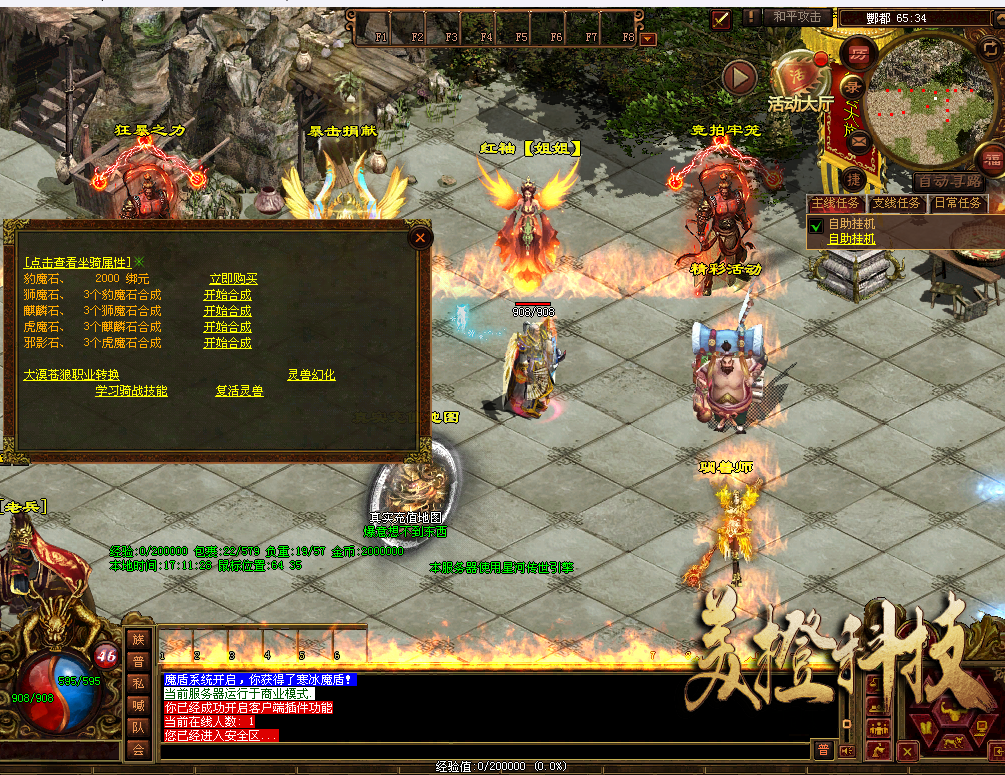This screenshot has height=775, width=1005.
Task: Open the 灵兽幻化 option
Action: point(311,375)
